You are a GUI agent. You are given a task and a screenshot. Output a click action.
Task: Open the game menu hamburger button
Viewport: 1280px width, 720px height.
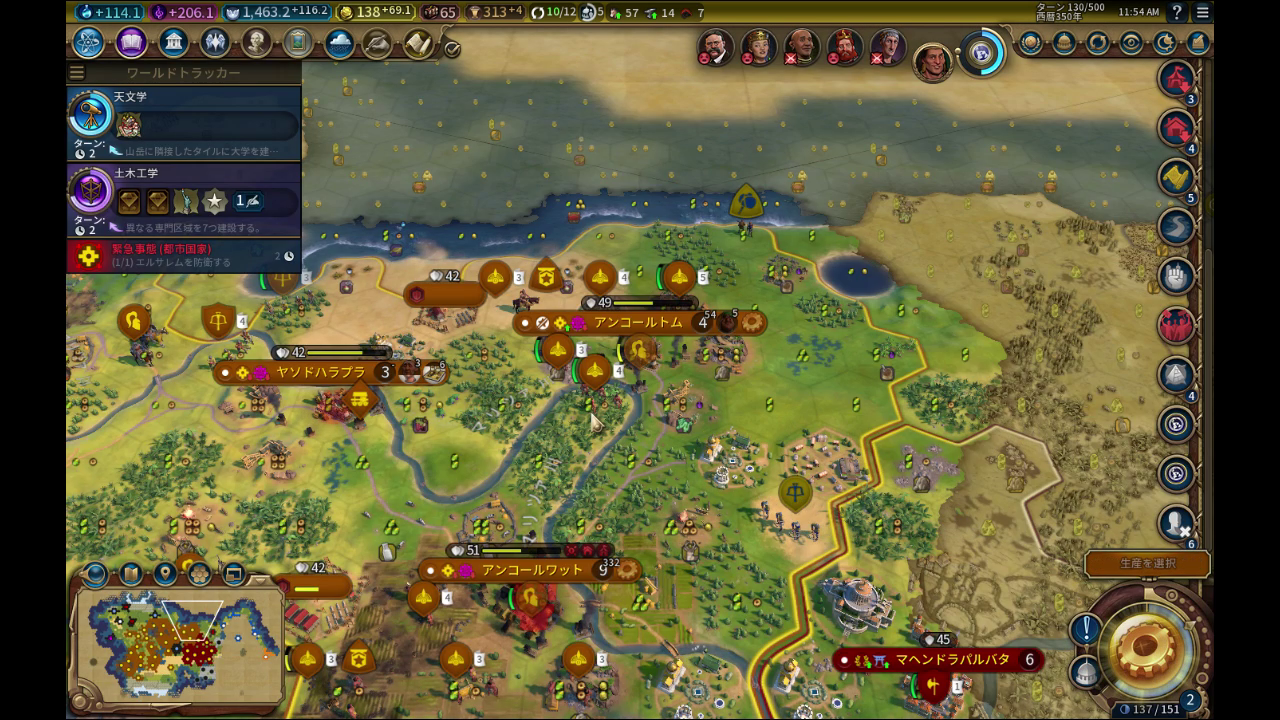coord(1202,12)
